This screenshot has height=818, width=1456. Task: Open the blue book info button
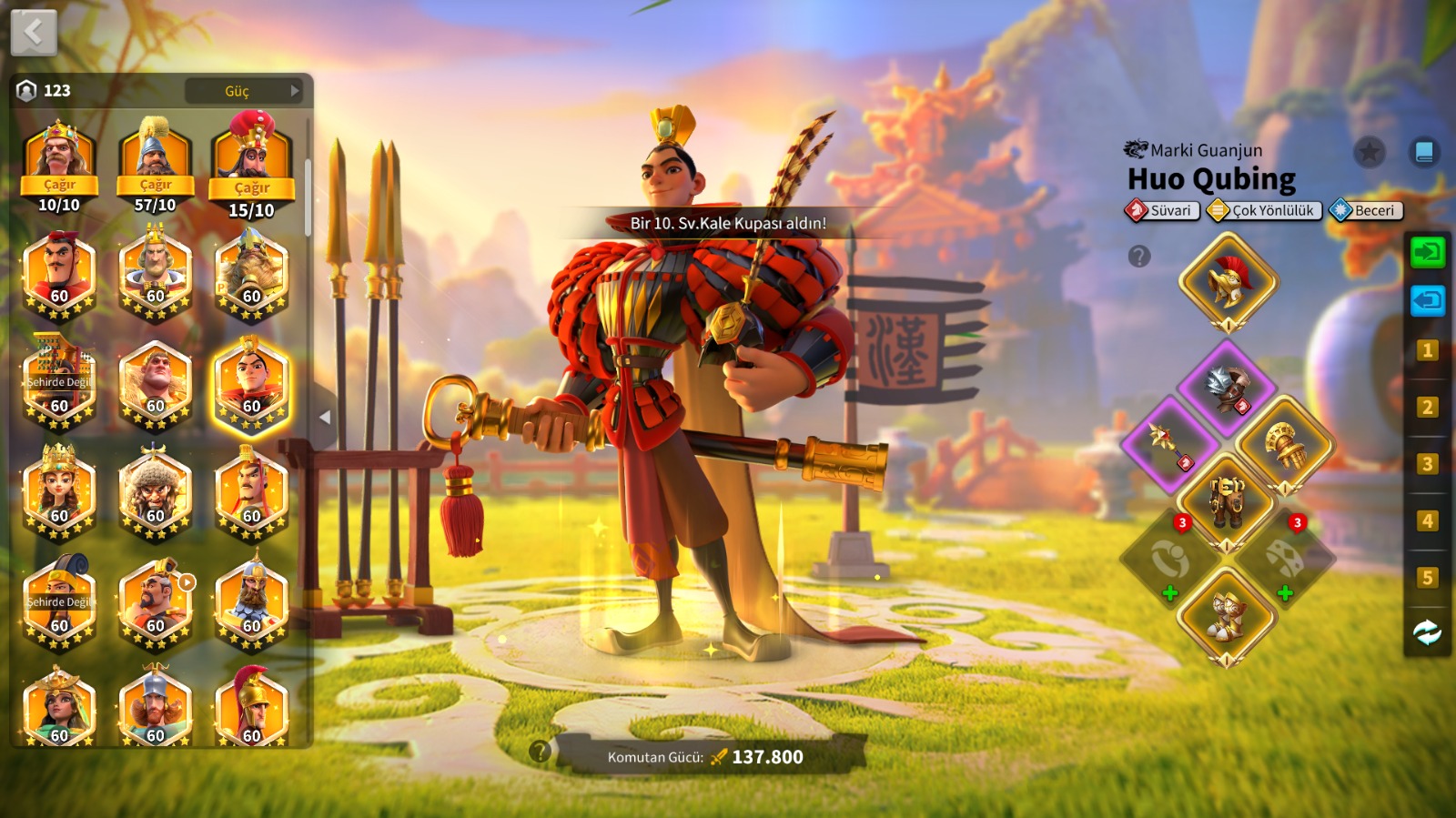click(x=1424, y=152)
